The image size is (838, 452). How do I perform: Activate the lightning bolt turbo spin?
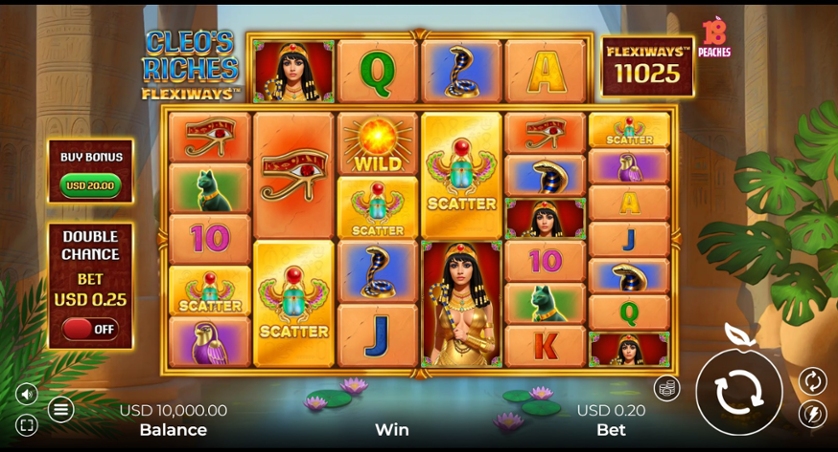(x=812, y=413)
